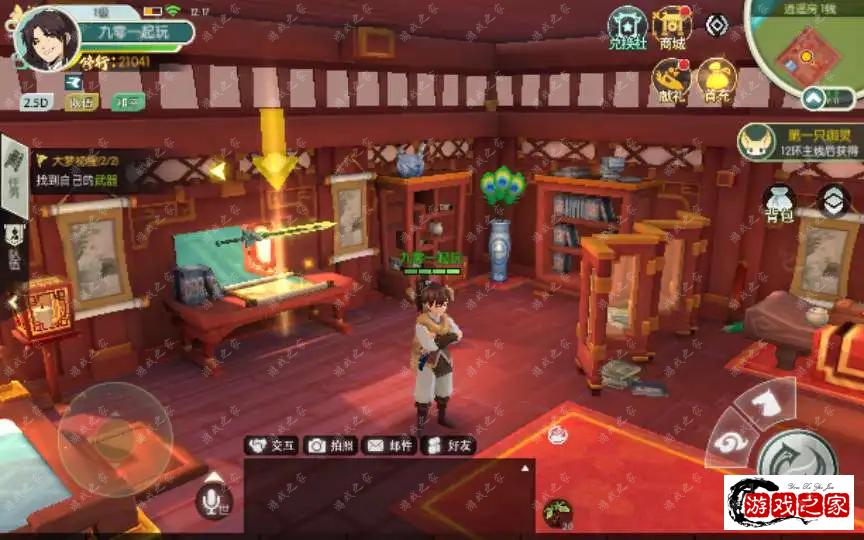Toggle the 2.5D camera view button
This screenshot has width=864, height=540.
pyautogui.click(x=36, y=101)
